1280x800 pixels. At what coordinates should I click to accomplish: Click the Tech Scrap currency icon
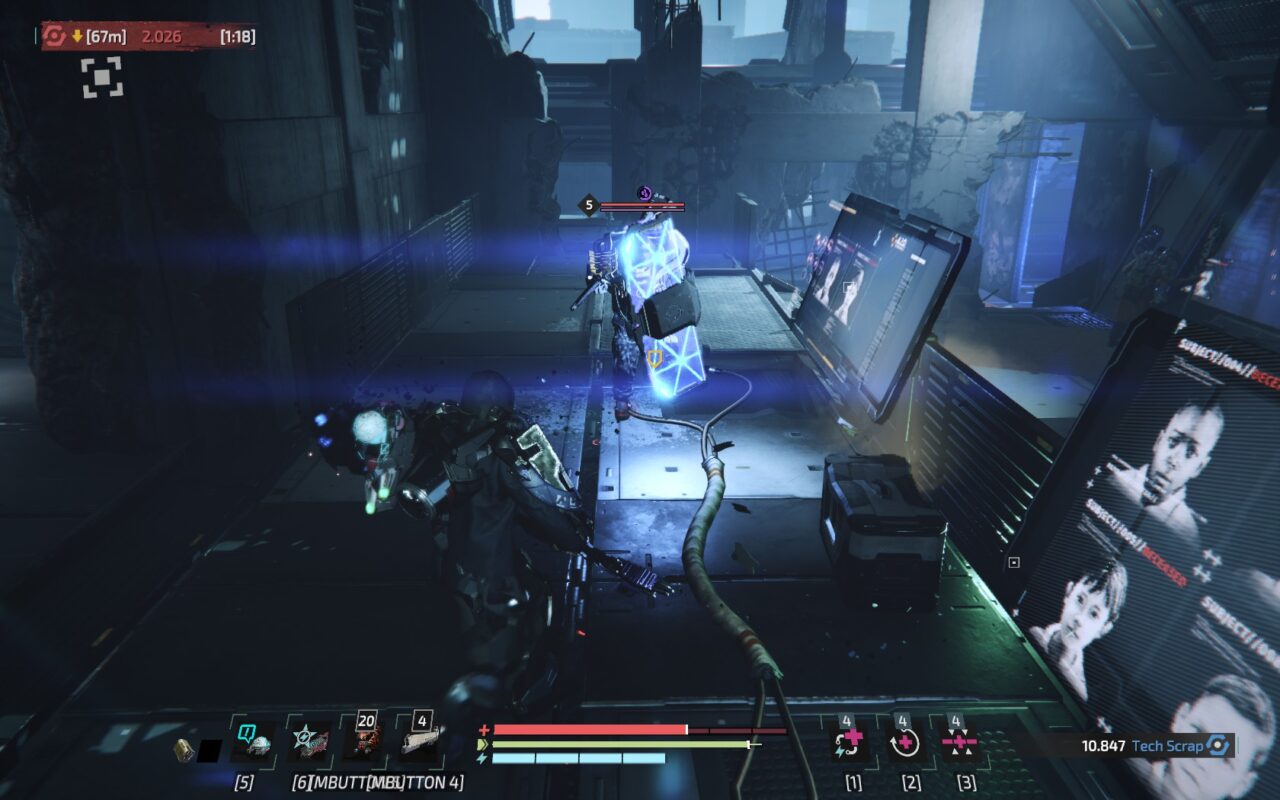coord(1217,746)
